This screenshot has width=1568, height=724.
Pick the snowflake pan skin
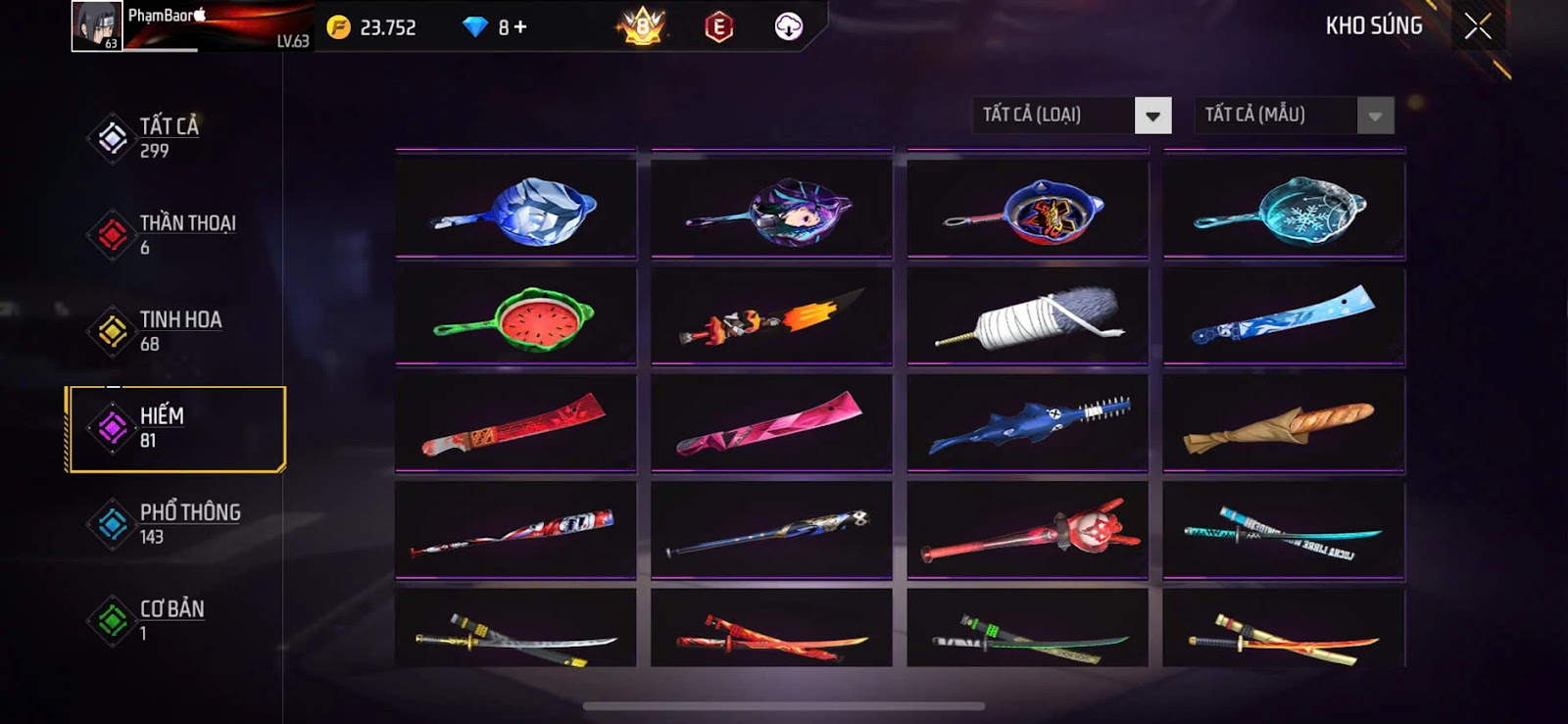[1284, 210]
